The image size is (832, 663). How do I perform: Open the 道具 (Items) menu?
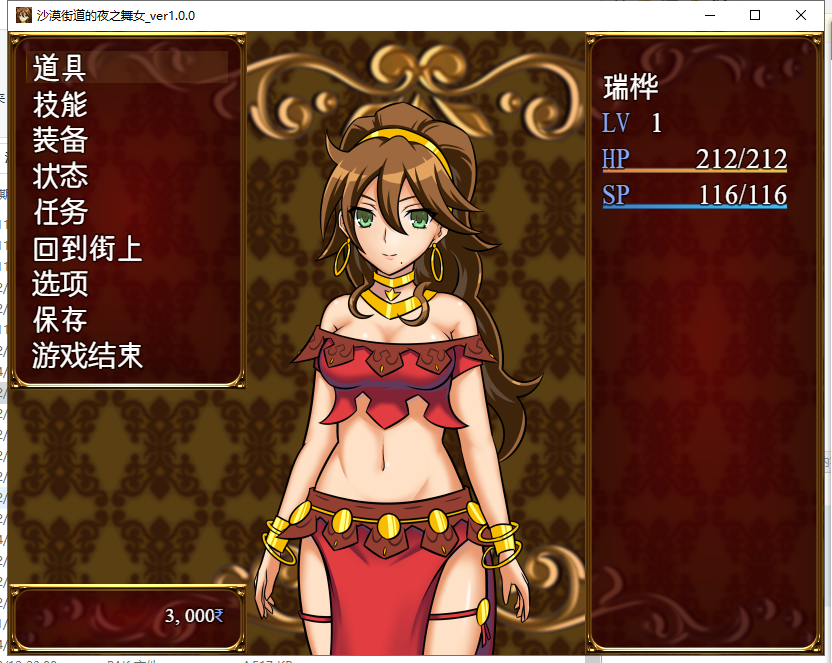click(x=60, y=68)
